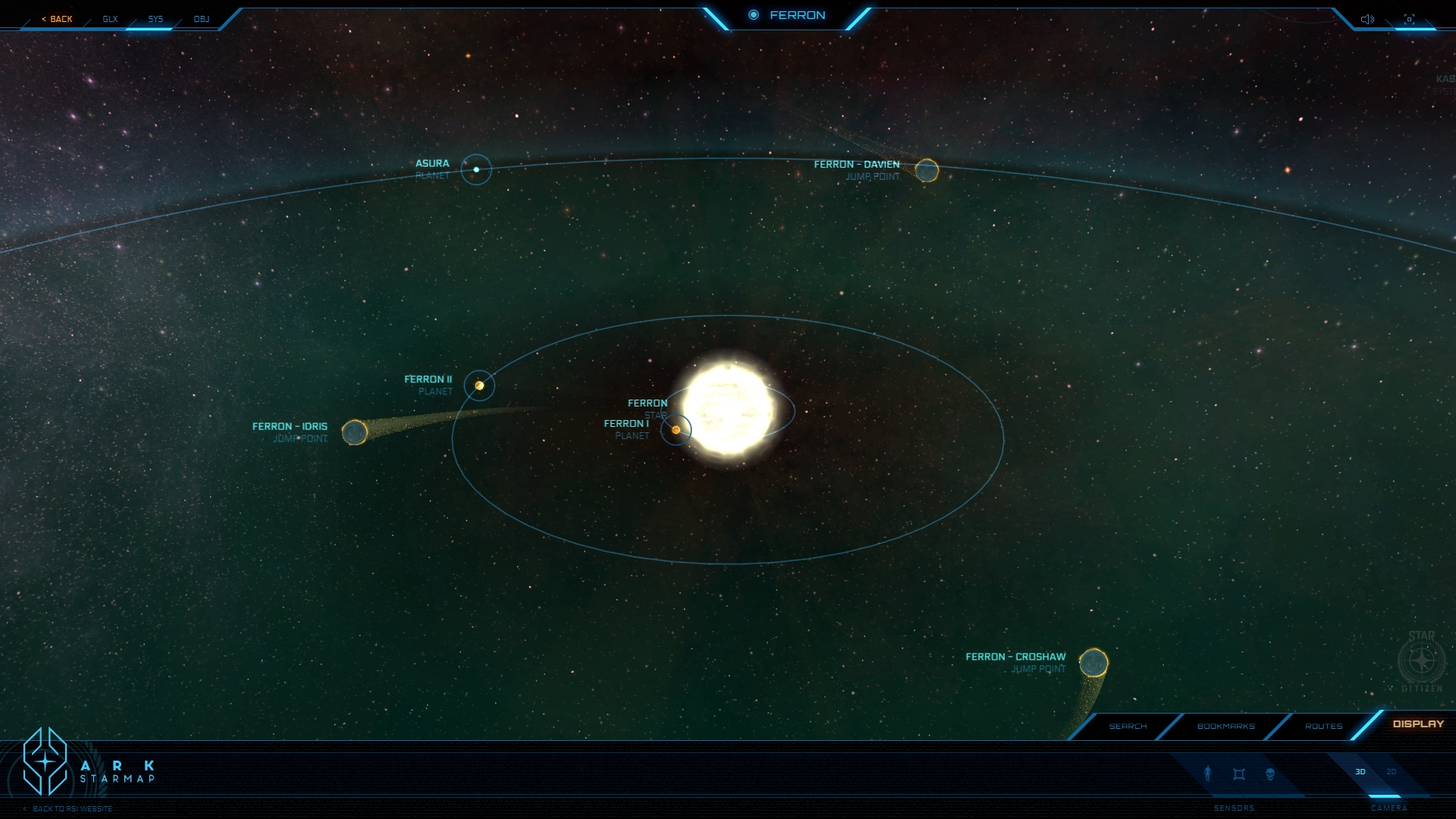This screenshot has height=819, width=1456.
Task: Toggle the square frame sensor icon
Action: pyautogui.click(x=1239, y=774)
